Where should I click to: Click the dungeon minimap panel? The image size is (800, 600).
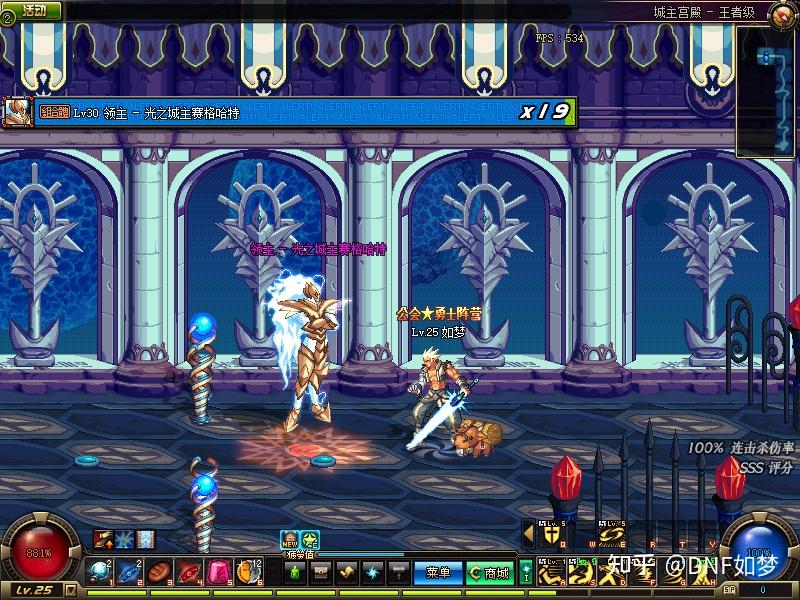[x=765, y=90]
